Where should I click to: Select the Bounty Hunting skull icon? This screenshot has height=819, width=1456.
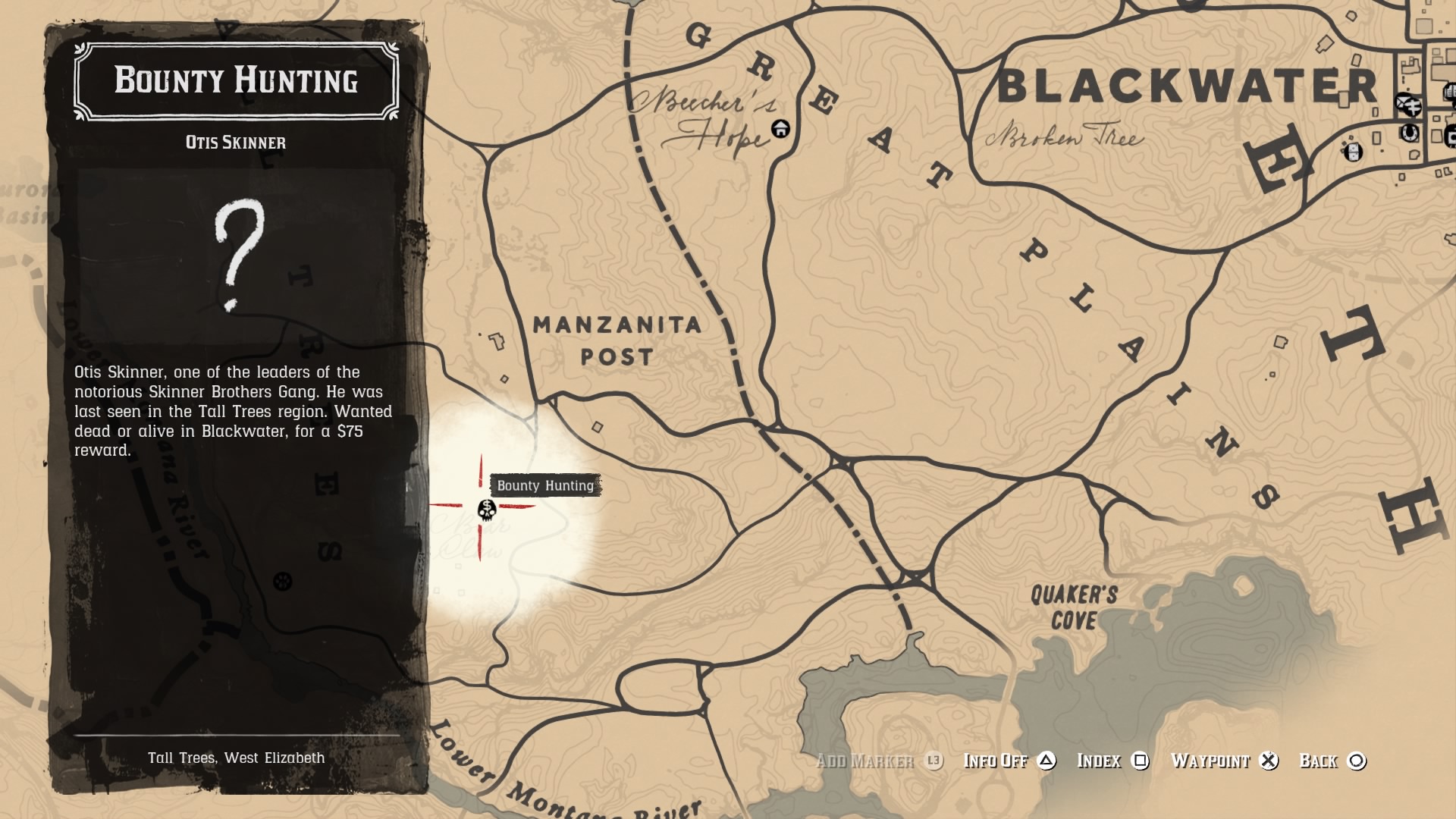click(486, 508)
